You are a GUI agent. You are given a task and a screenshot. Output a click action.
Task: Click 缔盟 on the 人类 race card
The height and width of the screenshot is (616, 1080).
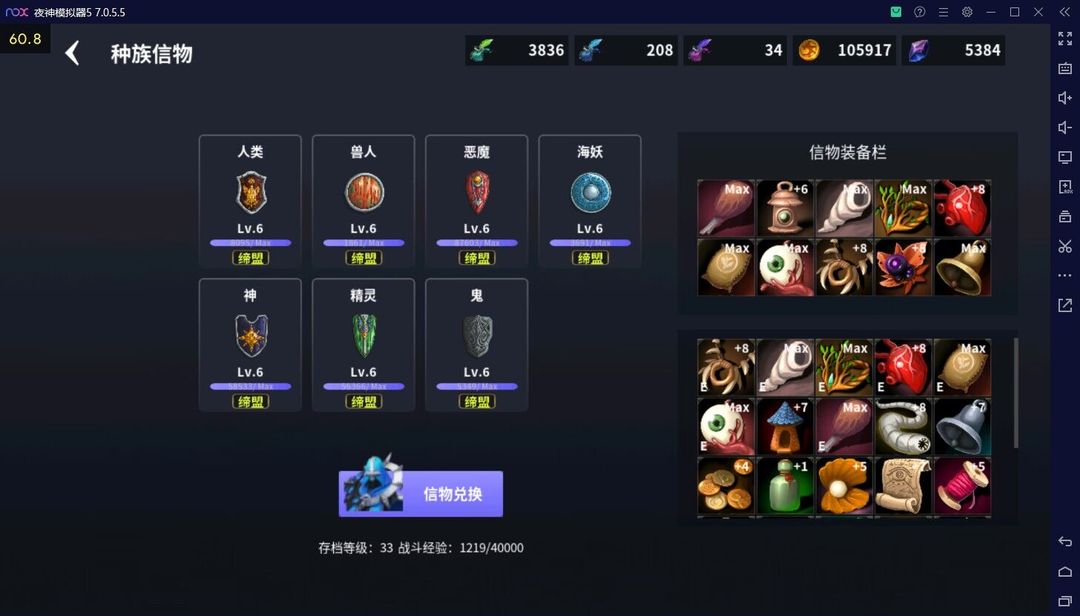click(x=250, y=258)
